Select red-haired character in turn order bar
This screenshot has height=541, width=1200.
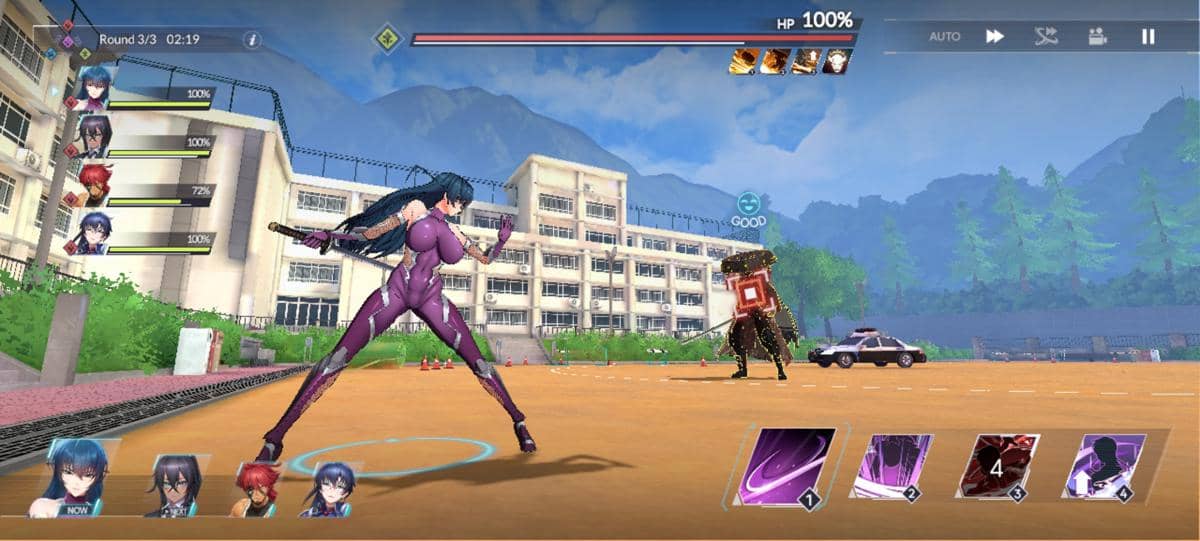pos(257,489)
